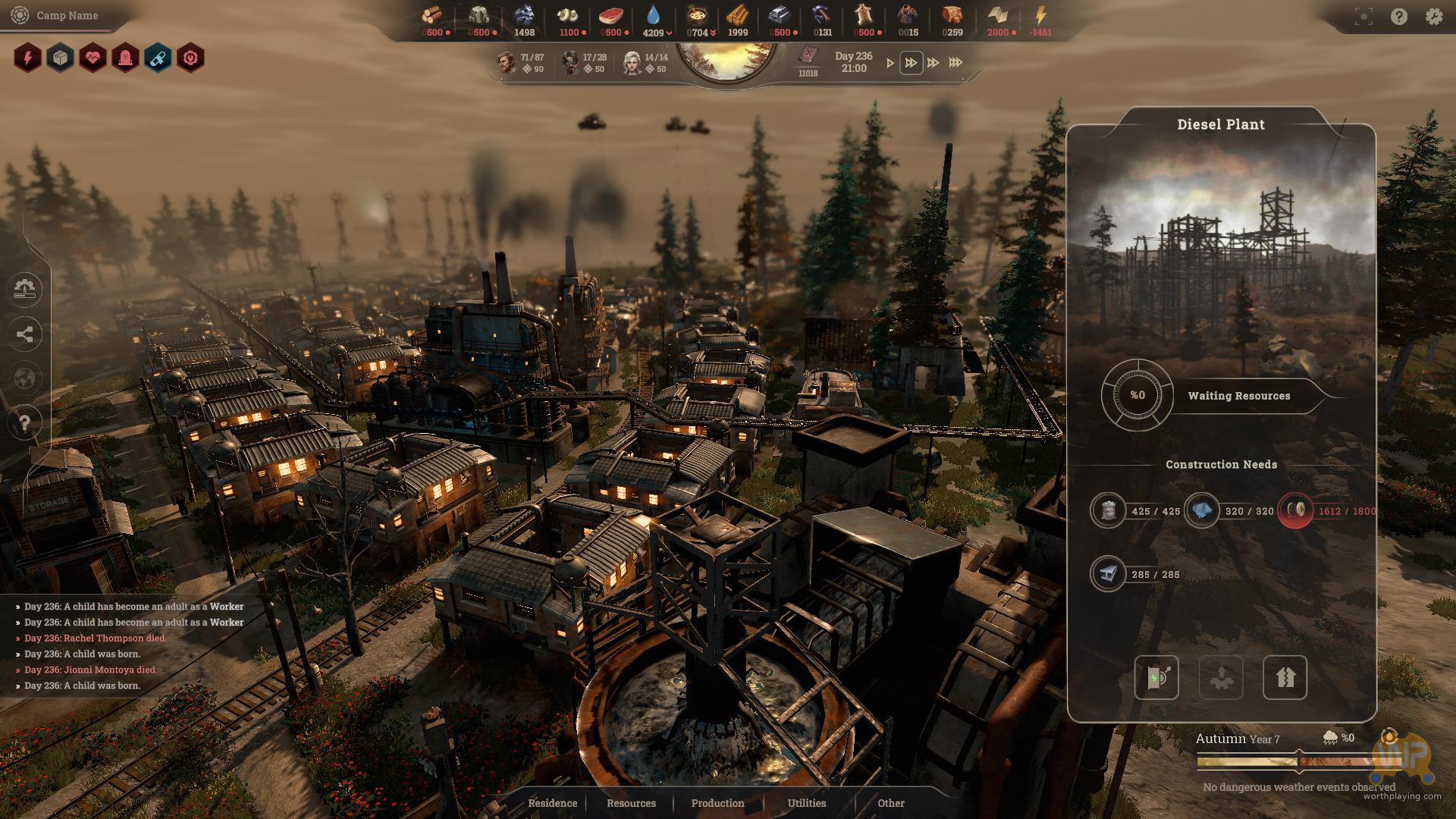Viewport: 1456px width, 819px height.
Task: Show the Other build category
Action: [x=891, y=803]
